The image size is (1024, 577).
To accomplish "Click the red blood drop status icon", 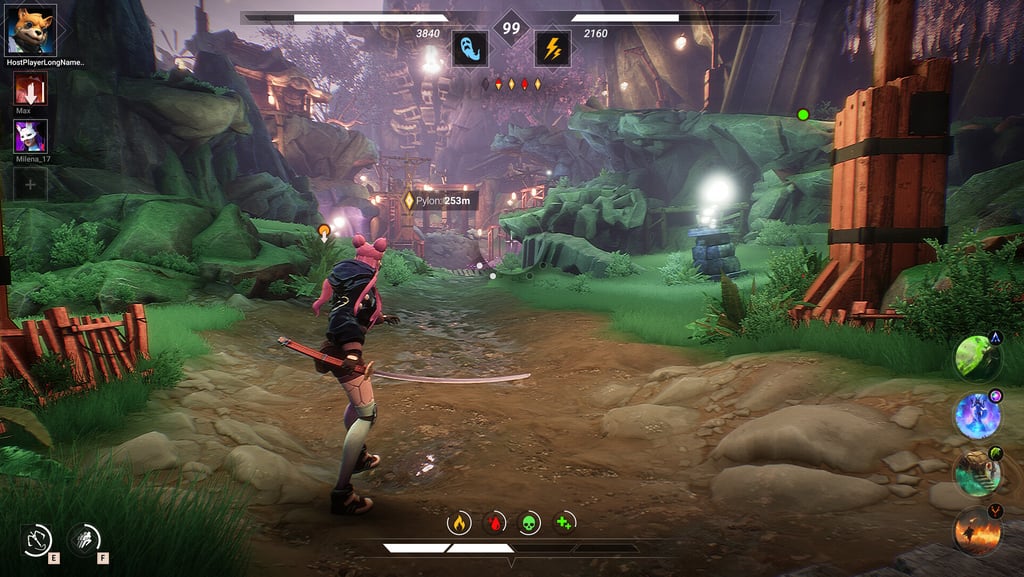I will tap(494, 522).
